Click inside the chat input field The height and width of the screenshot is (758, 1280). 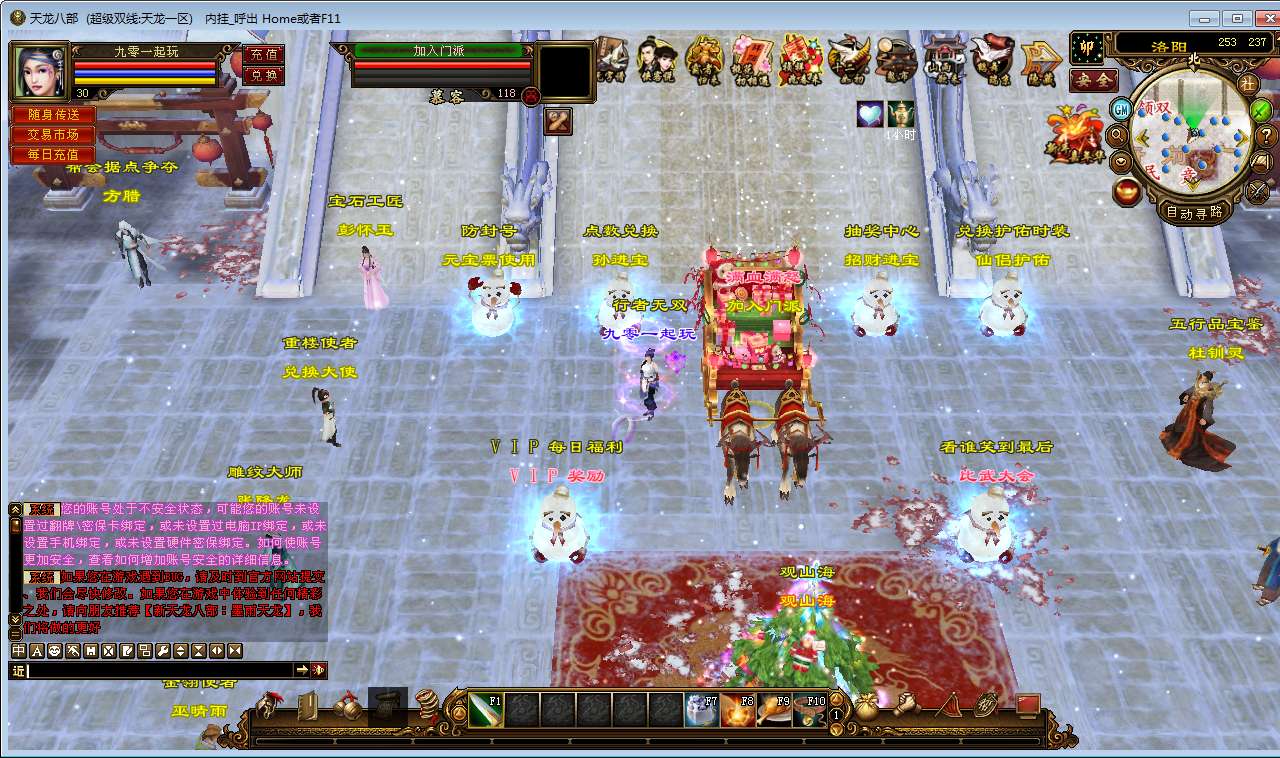click(x=160, y=670)
